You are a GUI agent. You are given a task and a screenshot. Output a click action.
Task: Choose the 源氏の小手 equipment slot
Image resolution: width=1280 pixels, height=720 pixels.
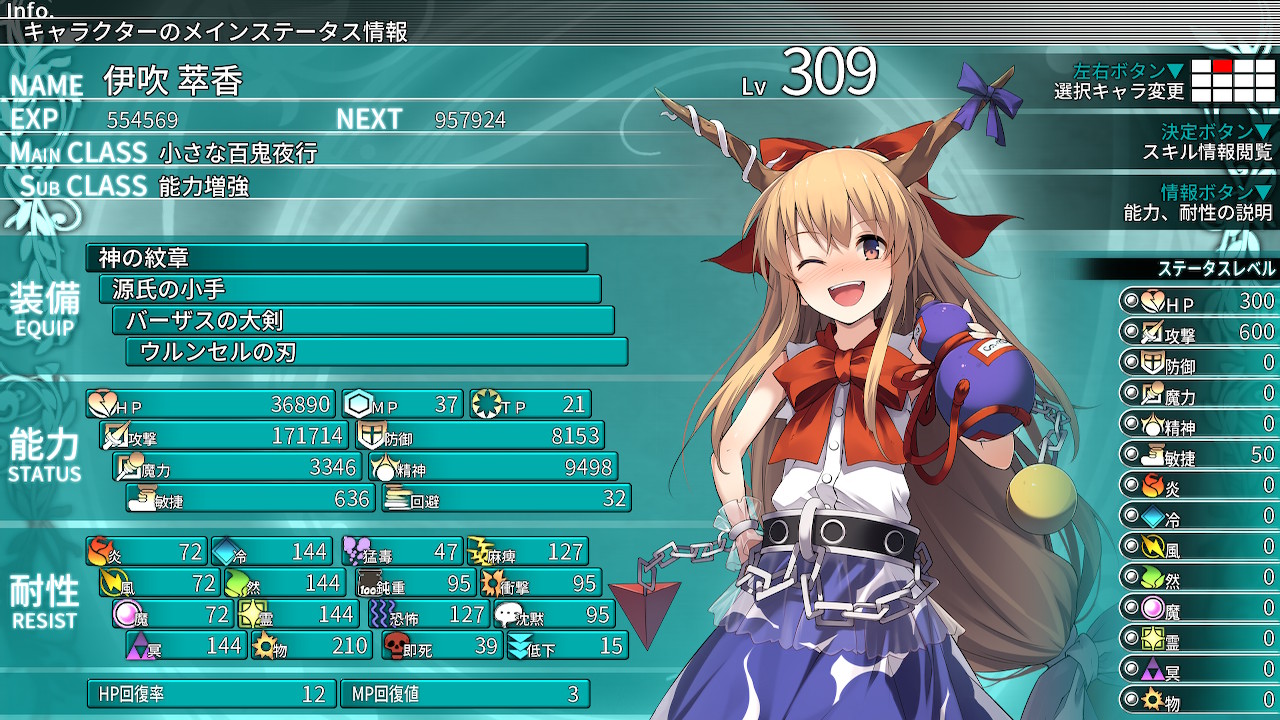(350, 289)
